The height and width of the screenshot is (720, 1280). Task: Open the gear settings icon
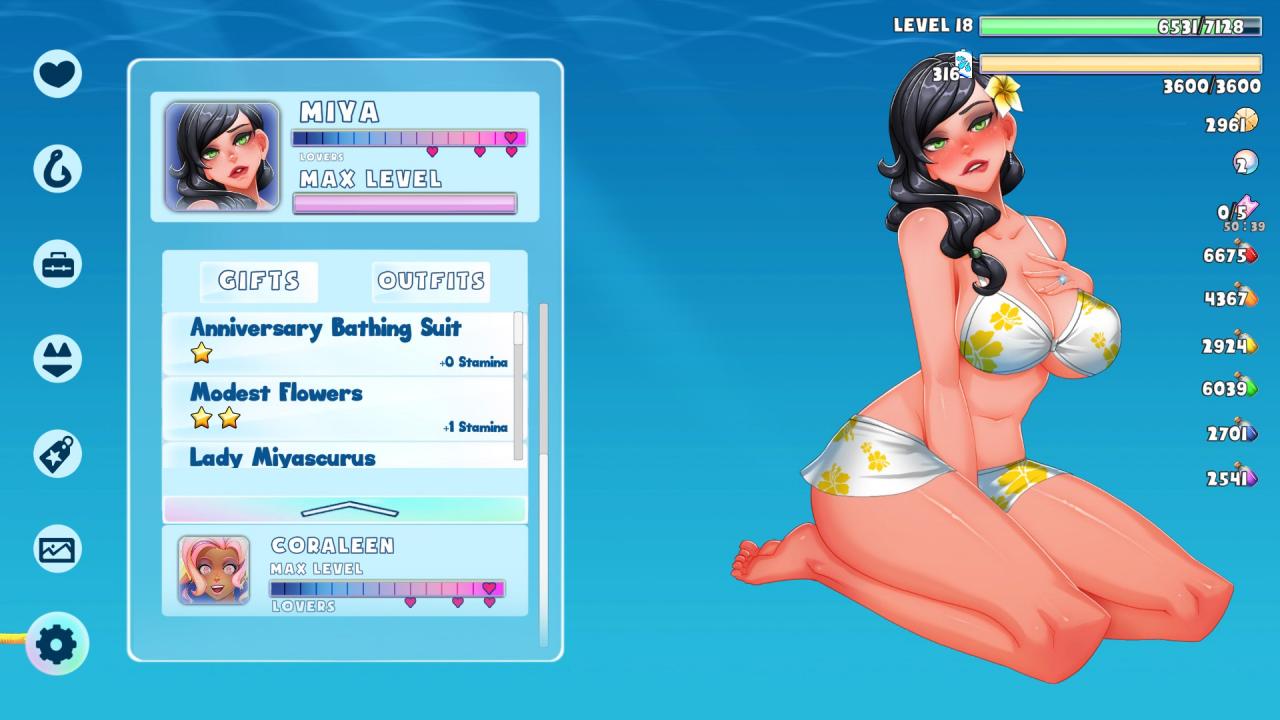57,644
